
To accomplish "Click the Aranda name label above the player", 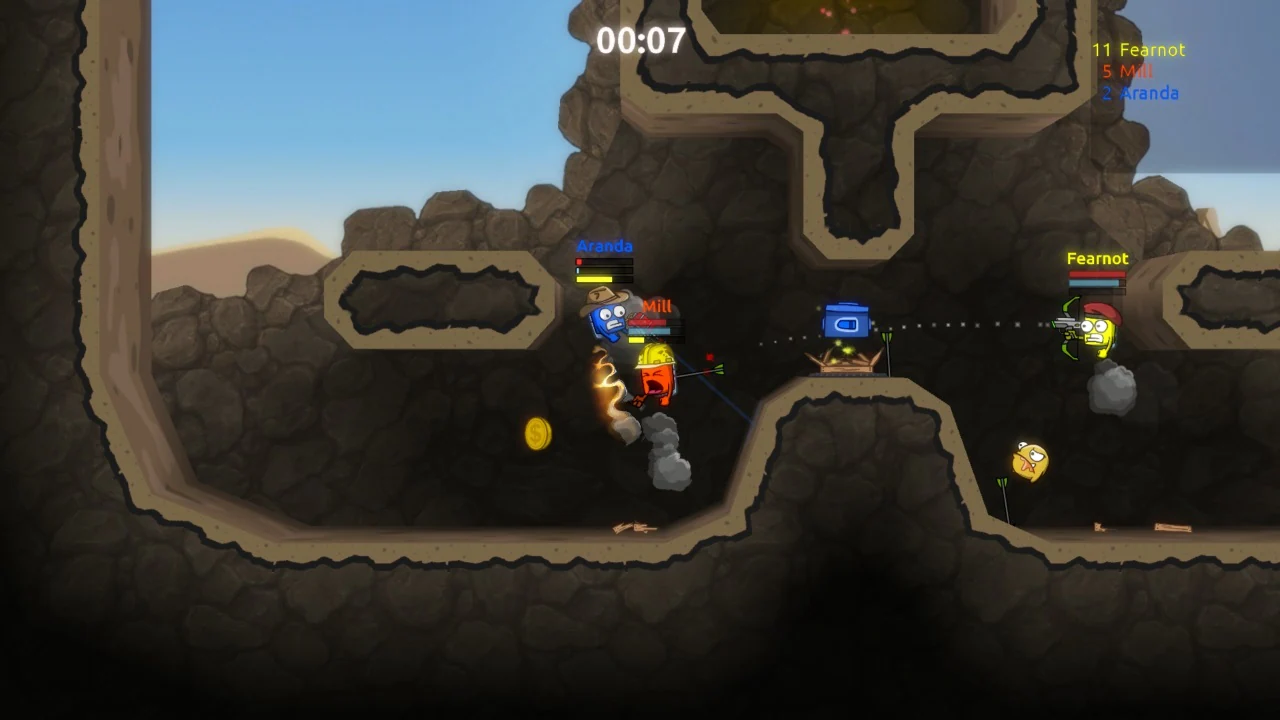I will (604, 246).
